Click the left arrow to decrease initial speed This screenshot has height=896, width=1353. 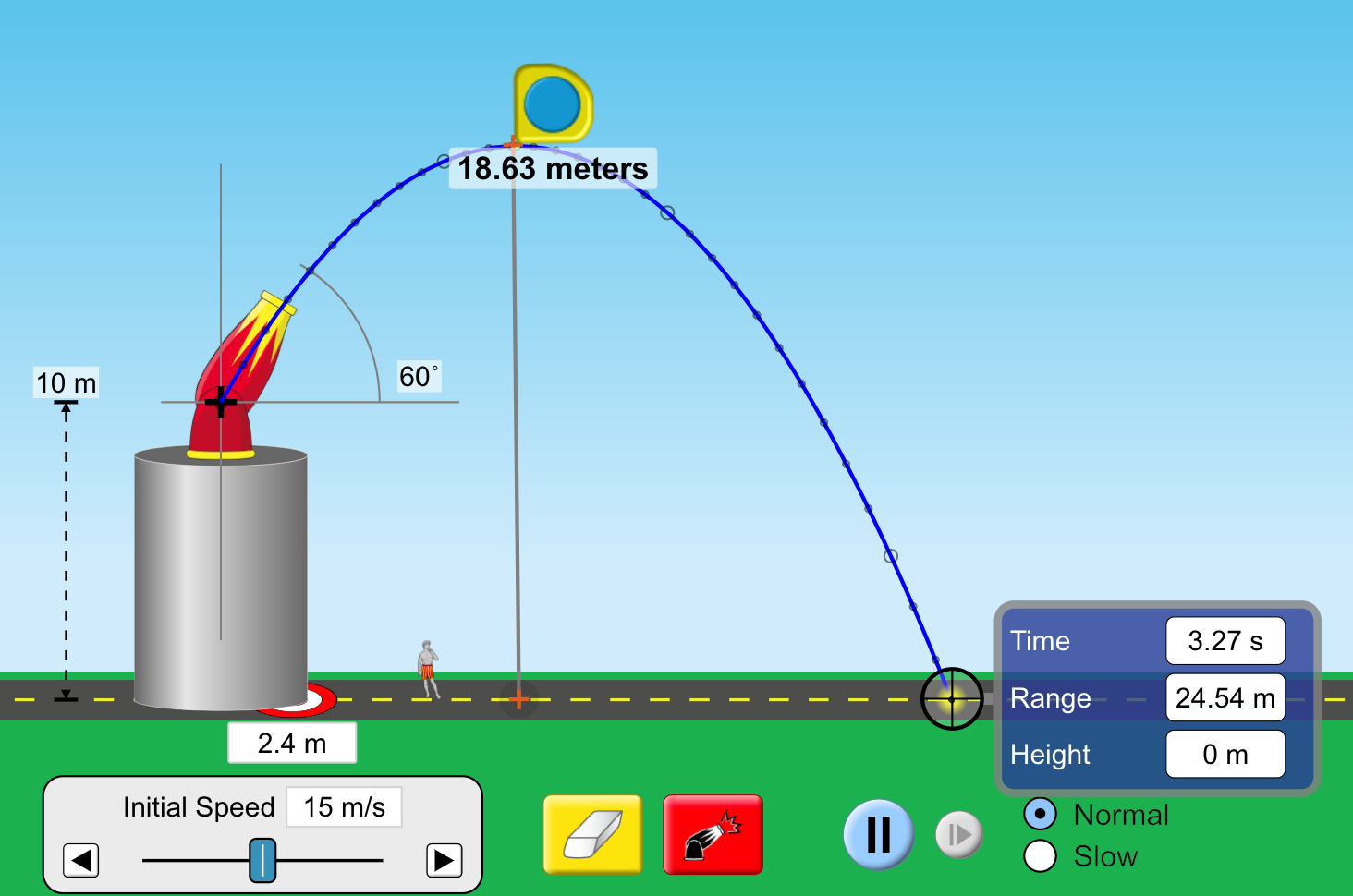80,860
